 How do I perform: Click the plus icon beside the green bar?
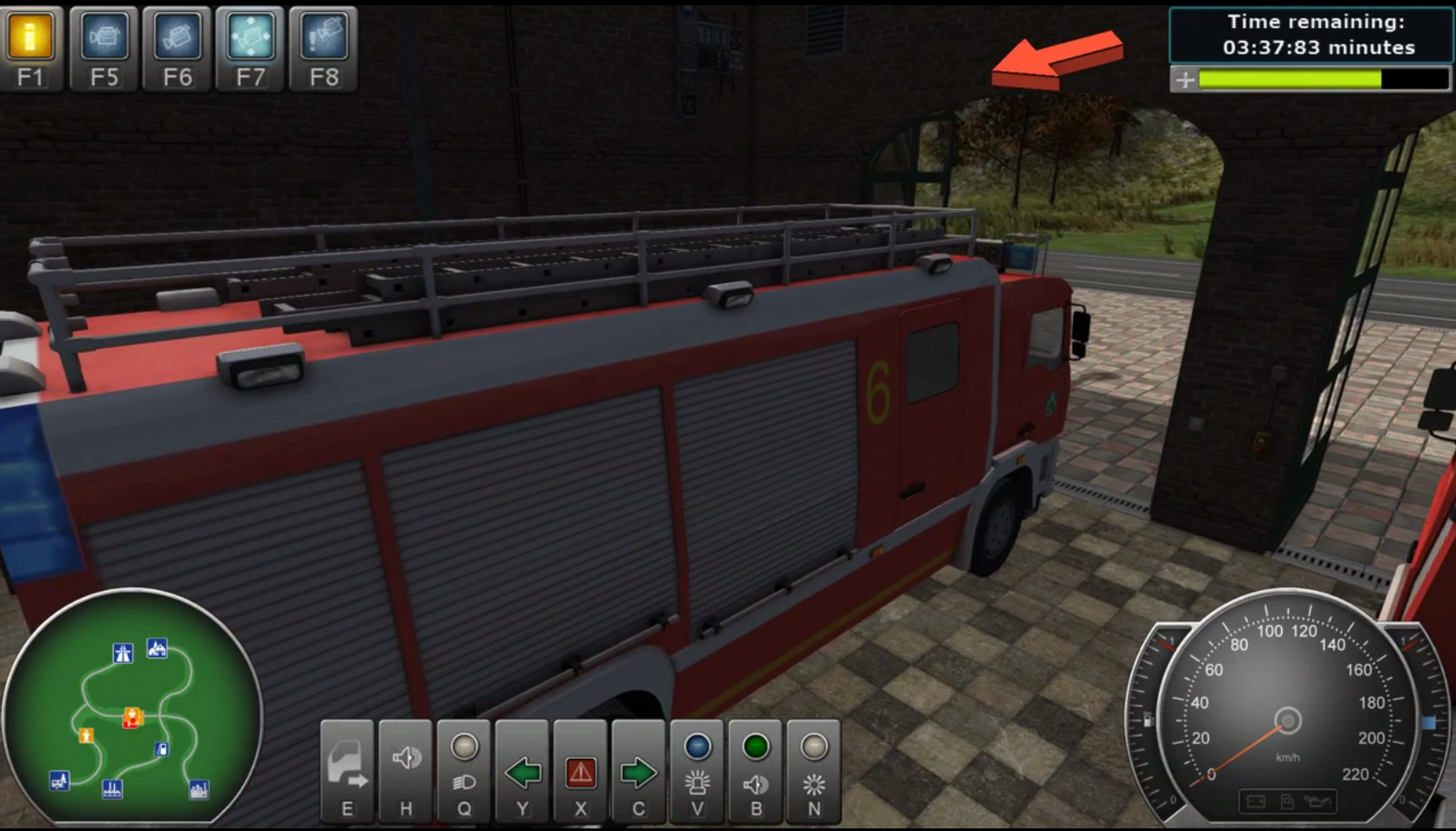1184,80
